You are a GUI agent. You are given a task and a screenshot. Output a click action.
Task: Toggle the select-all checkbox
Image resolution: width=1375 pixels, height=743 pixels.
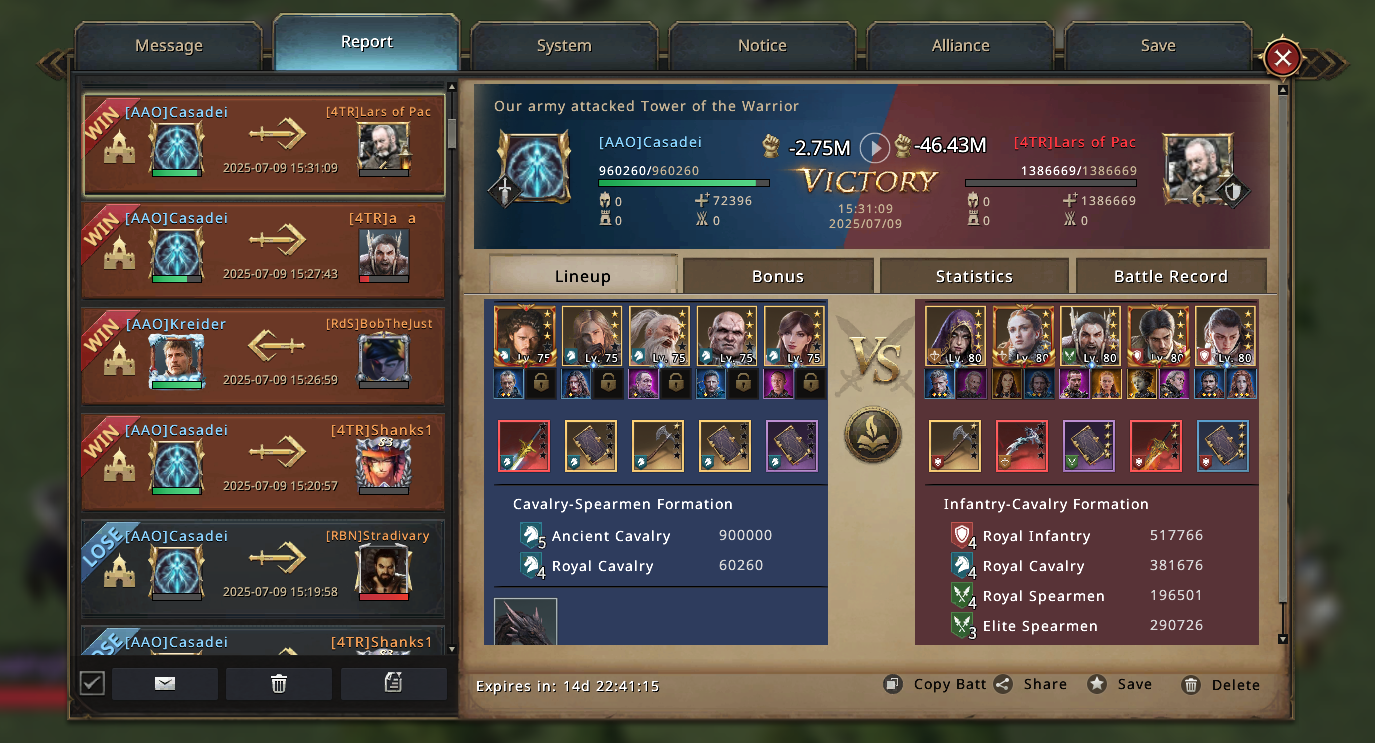click(92, 683)
